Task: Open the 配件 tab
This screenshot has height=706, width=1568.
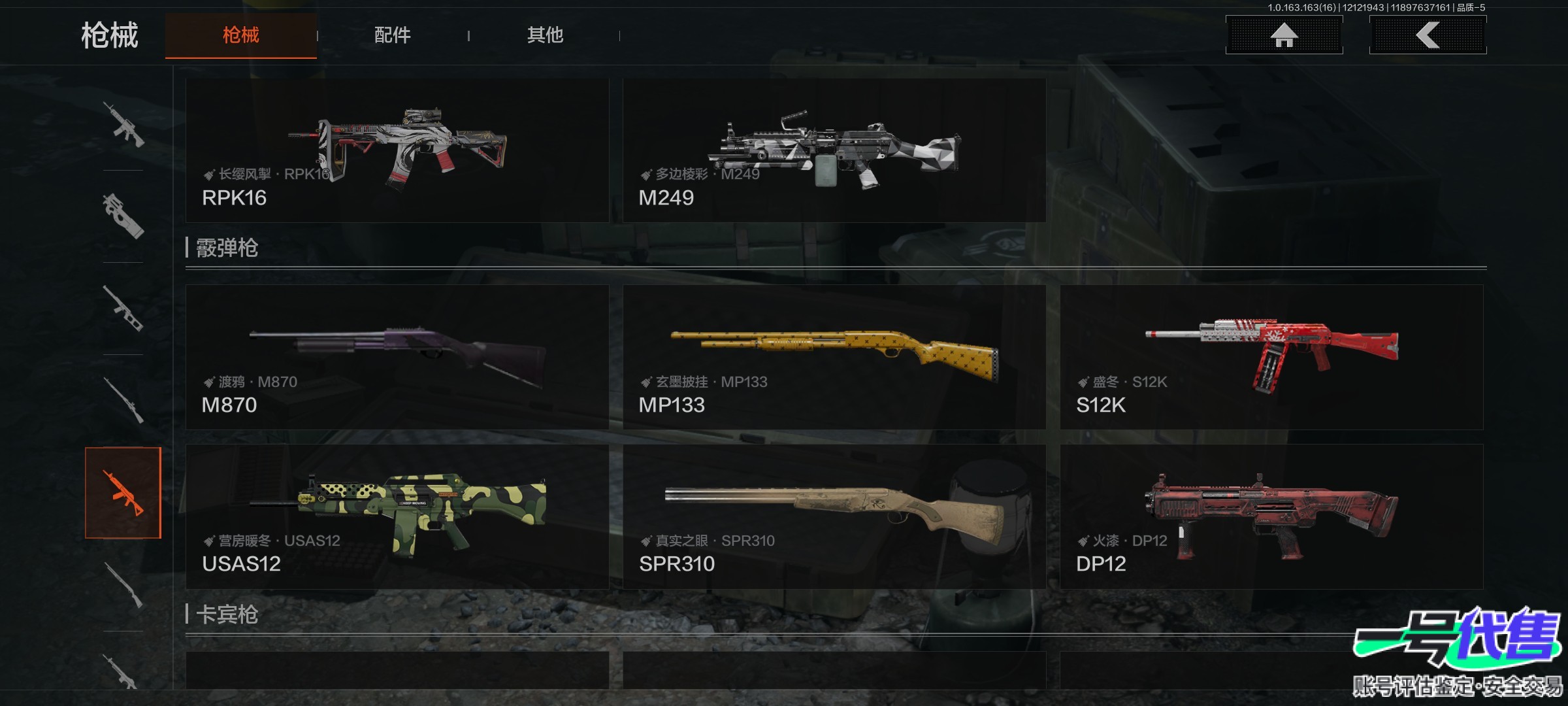Action: 392,35
